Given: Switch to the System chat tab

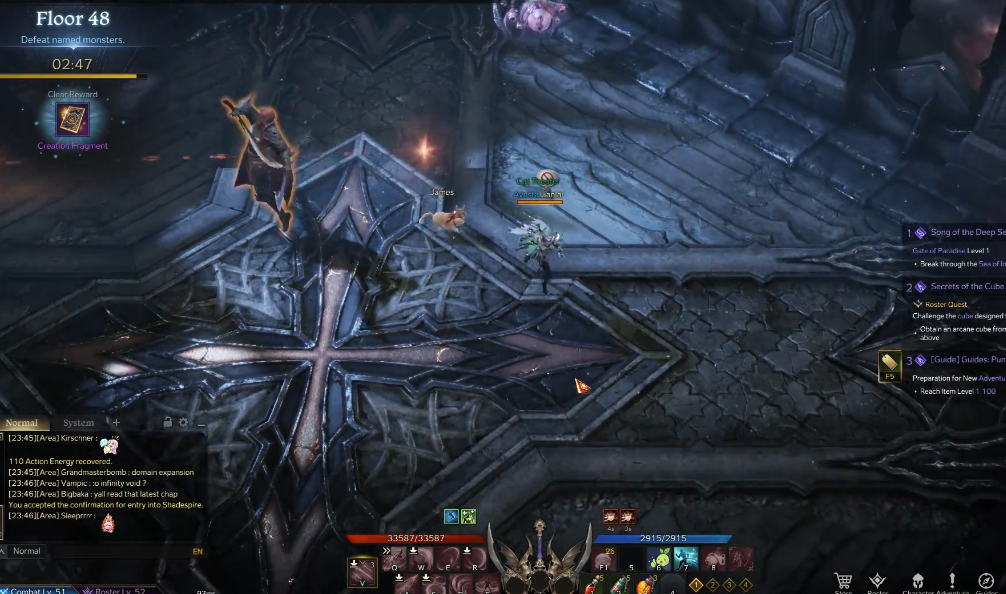Looking at the screenshot, I should coord(78,423).
